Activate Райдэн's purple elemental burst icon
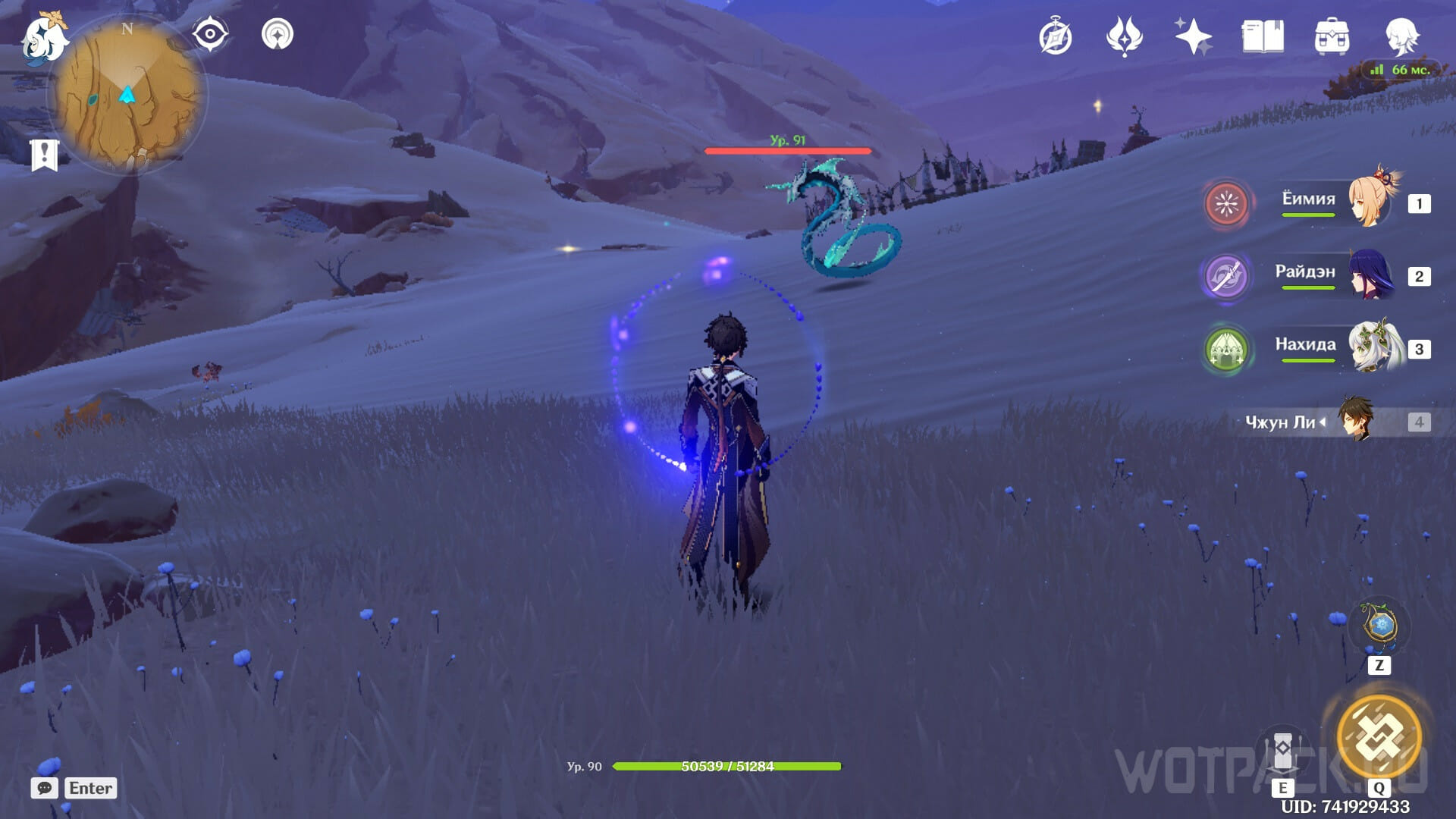This screenshot has width=1456, height=819. (1226, 276)
